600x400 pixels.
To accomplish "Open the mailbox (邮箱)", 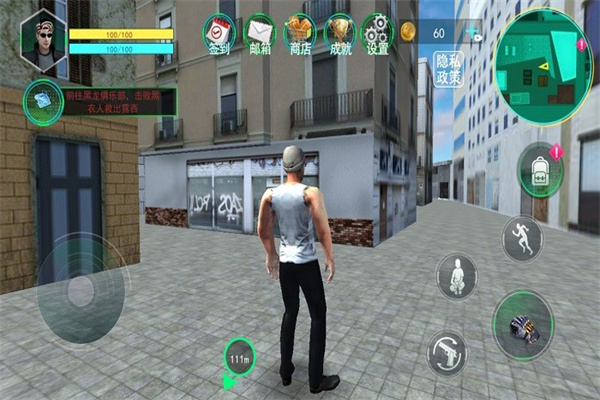I will pyautogui.click(x=259, y=33).
